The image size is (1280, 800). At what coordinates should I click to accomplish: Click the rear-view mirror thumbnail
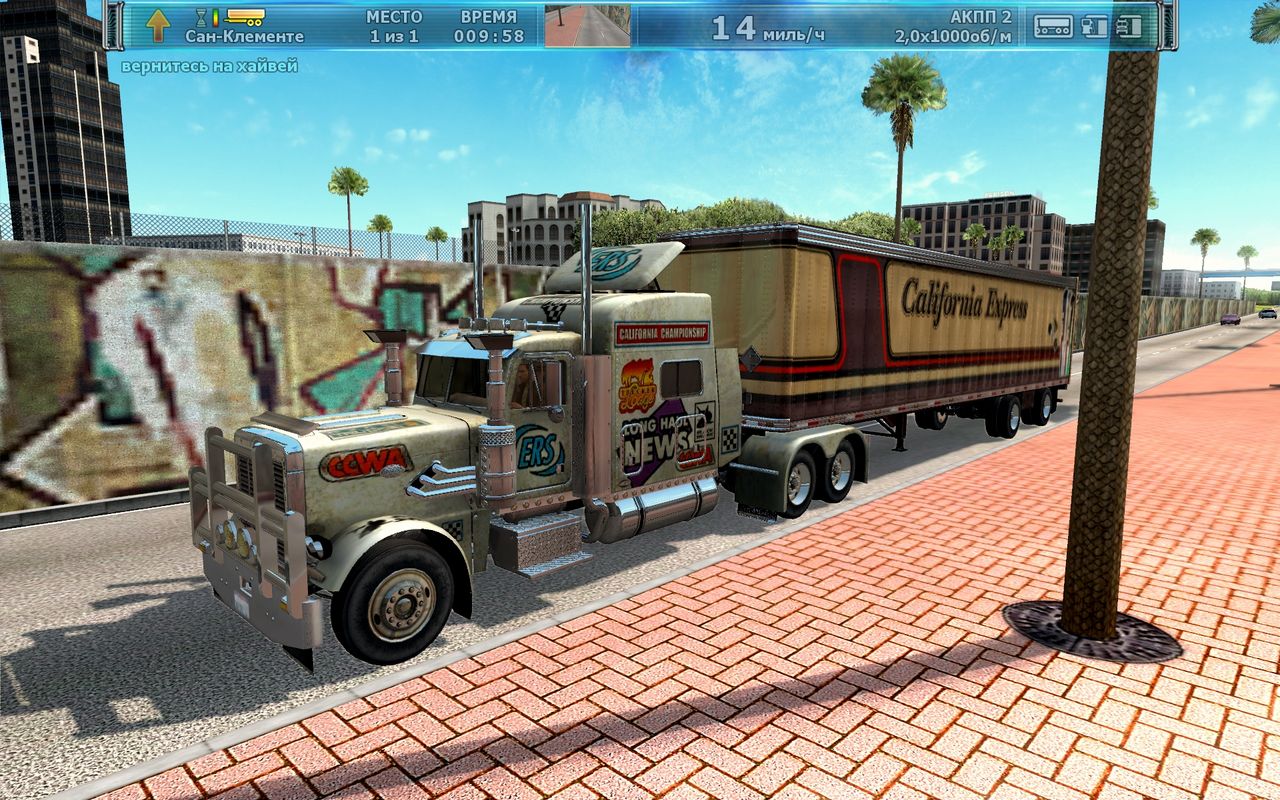tap(588, 26)
